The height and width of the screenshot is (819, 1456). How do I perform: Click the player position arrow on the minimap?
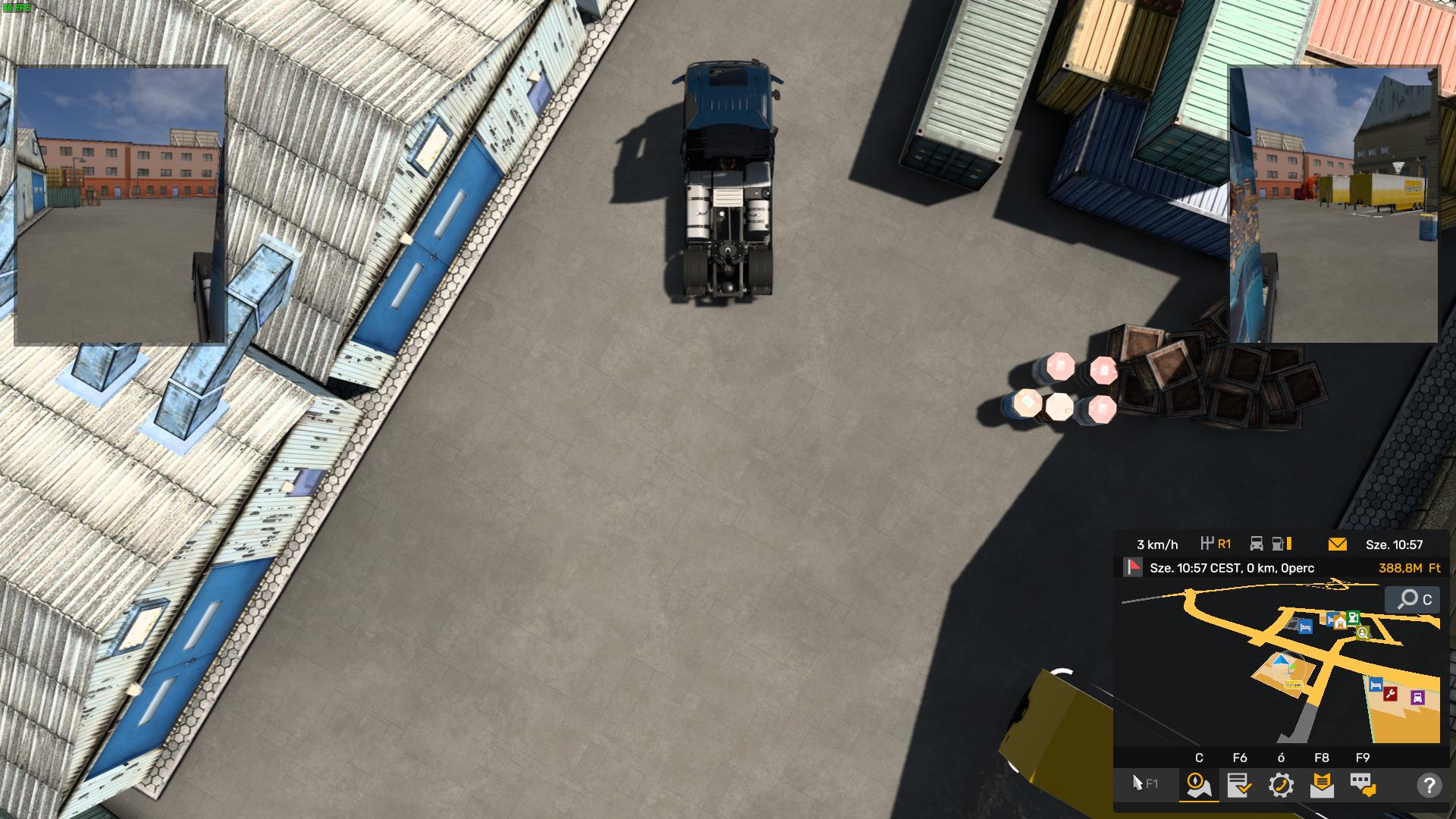tap(1281, 659)
